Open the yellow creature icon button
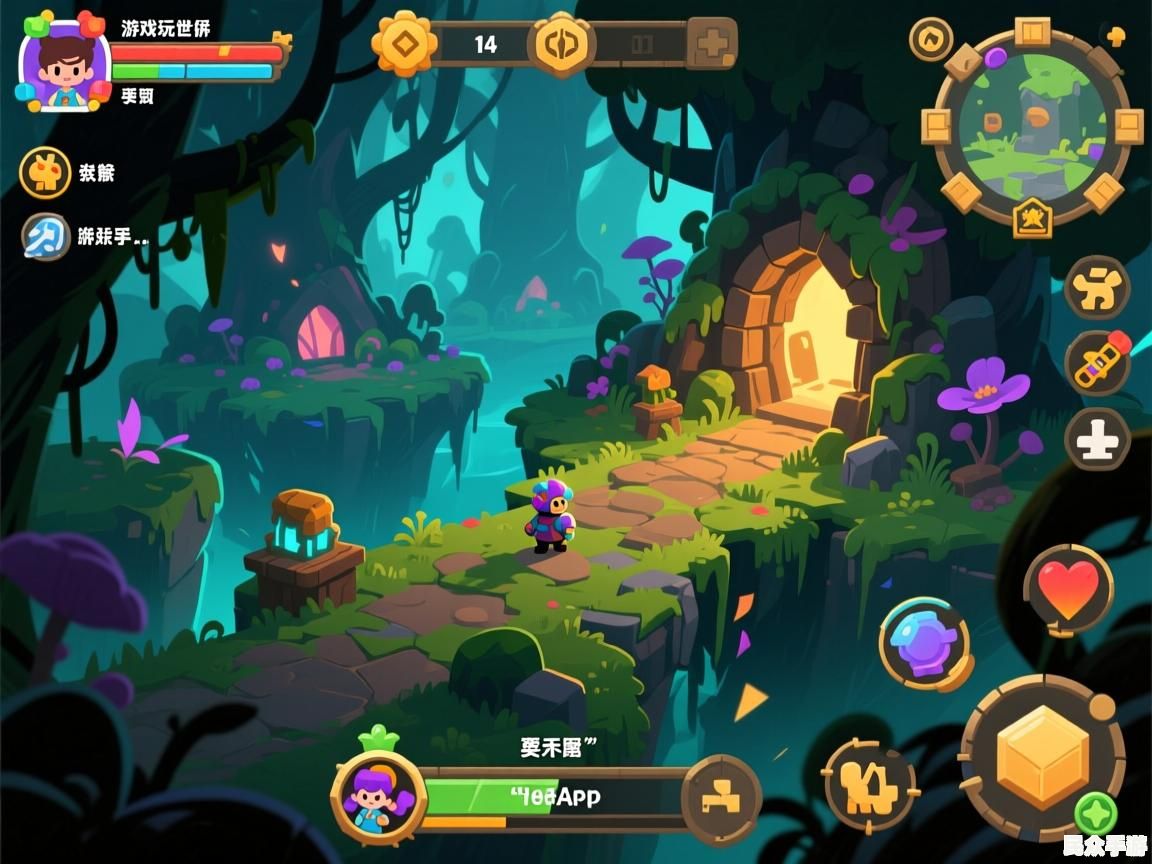The image size is (1152, 864). point(1096,288)
